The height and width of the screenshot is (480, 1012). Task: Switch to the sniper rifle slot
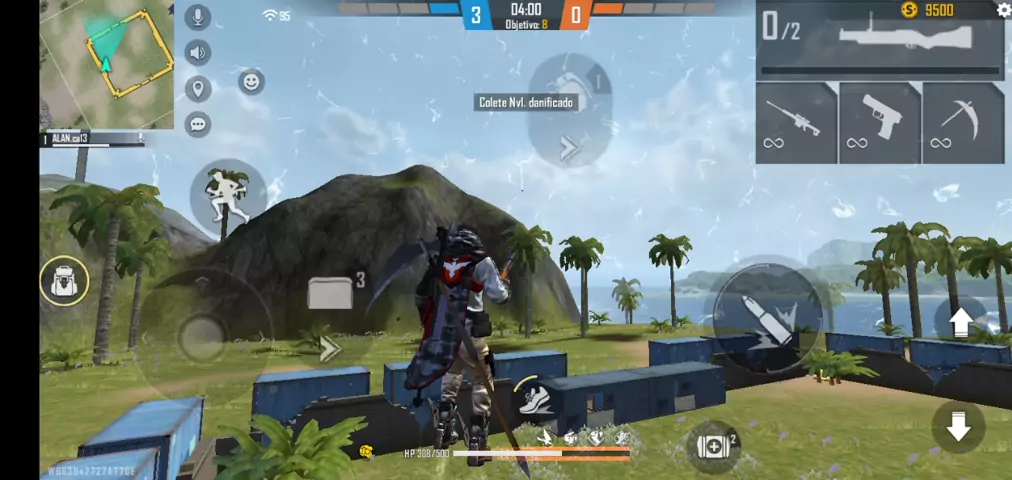[x=796, y=122]
